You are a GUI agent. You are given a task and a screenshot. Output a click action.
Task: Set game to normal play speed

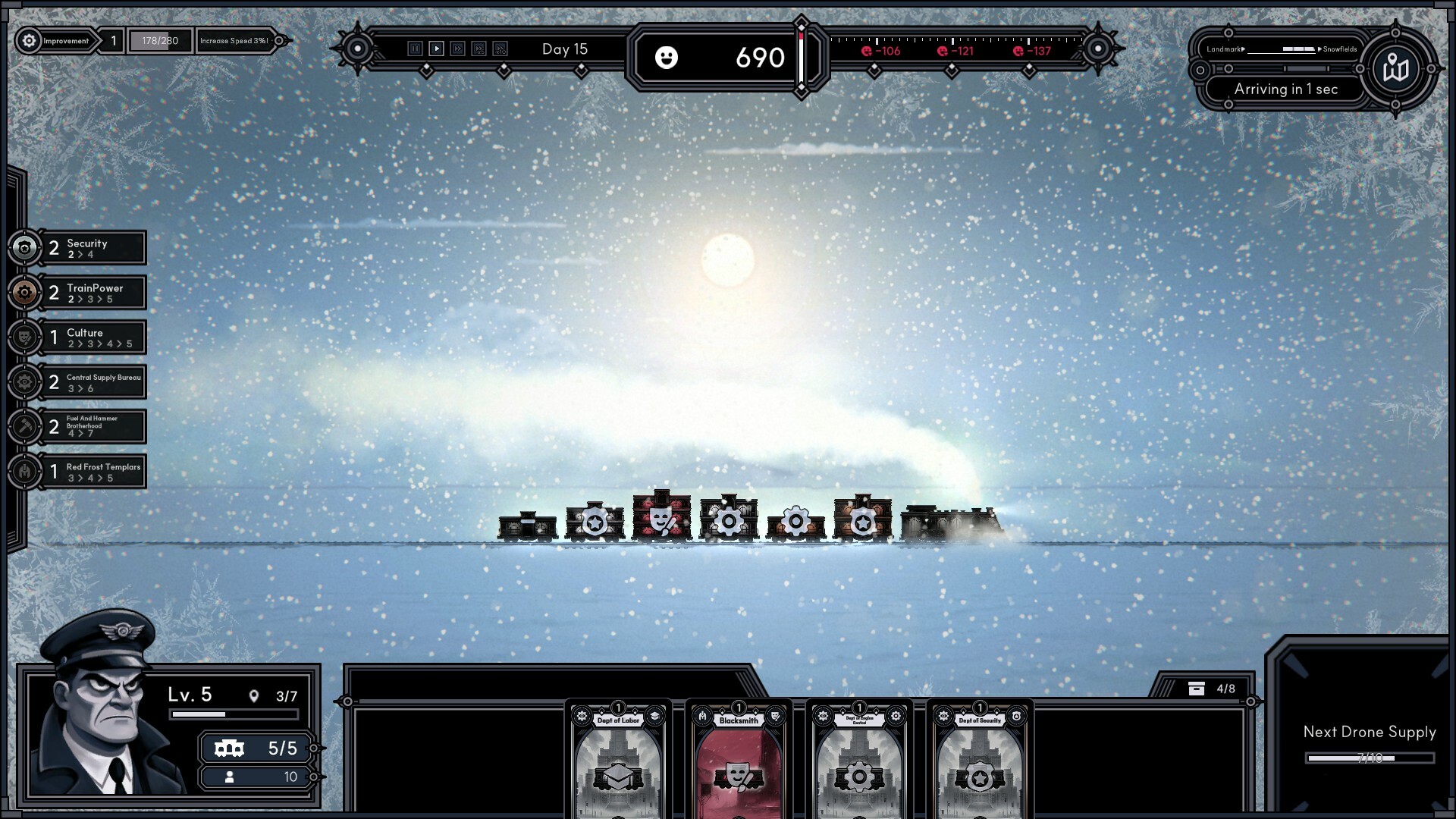pyautogui.click(x=436, y=49)
